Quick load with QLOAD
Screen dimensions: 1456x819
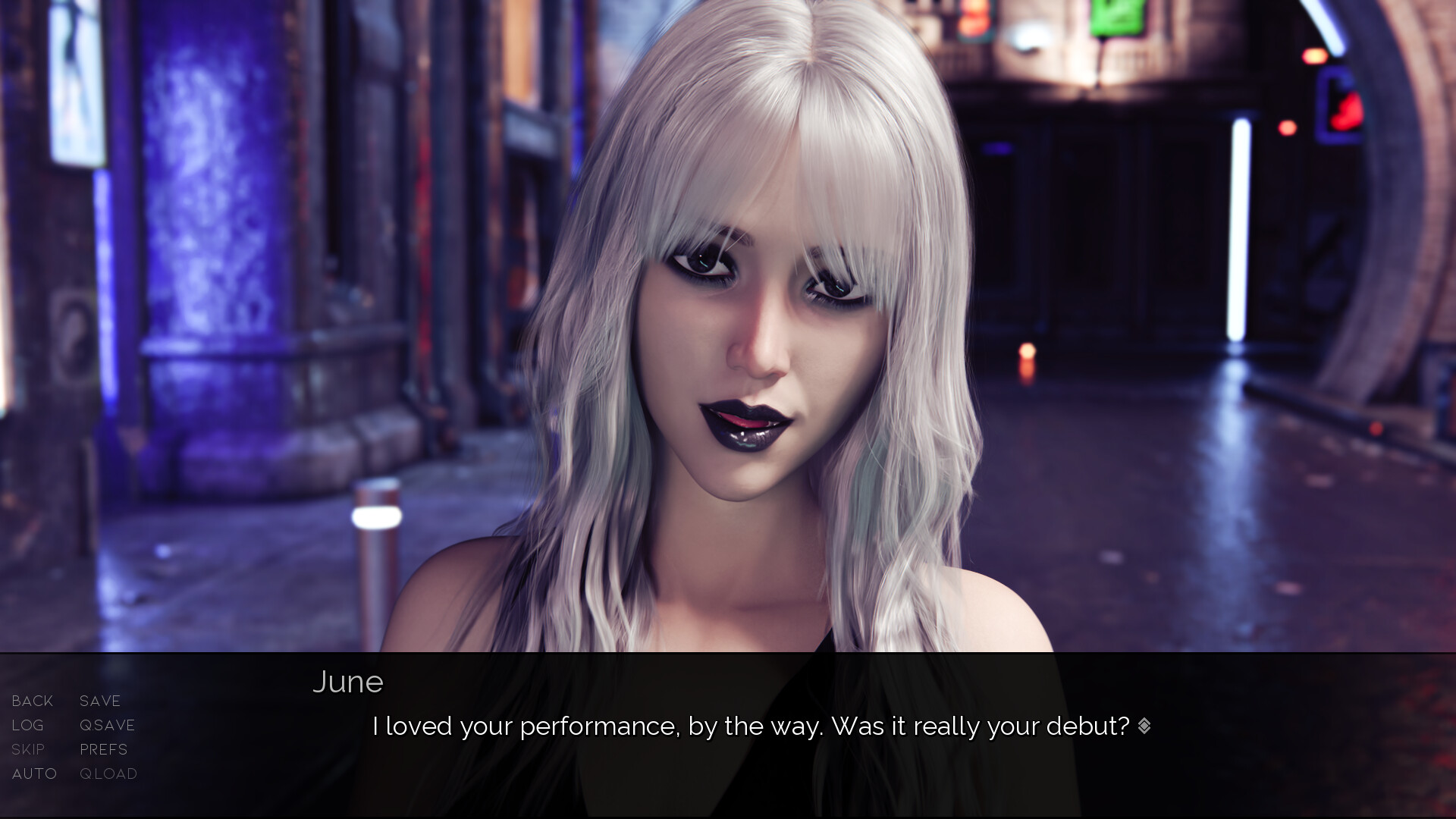(108, 773)
